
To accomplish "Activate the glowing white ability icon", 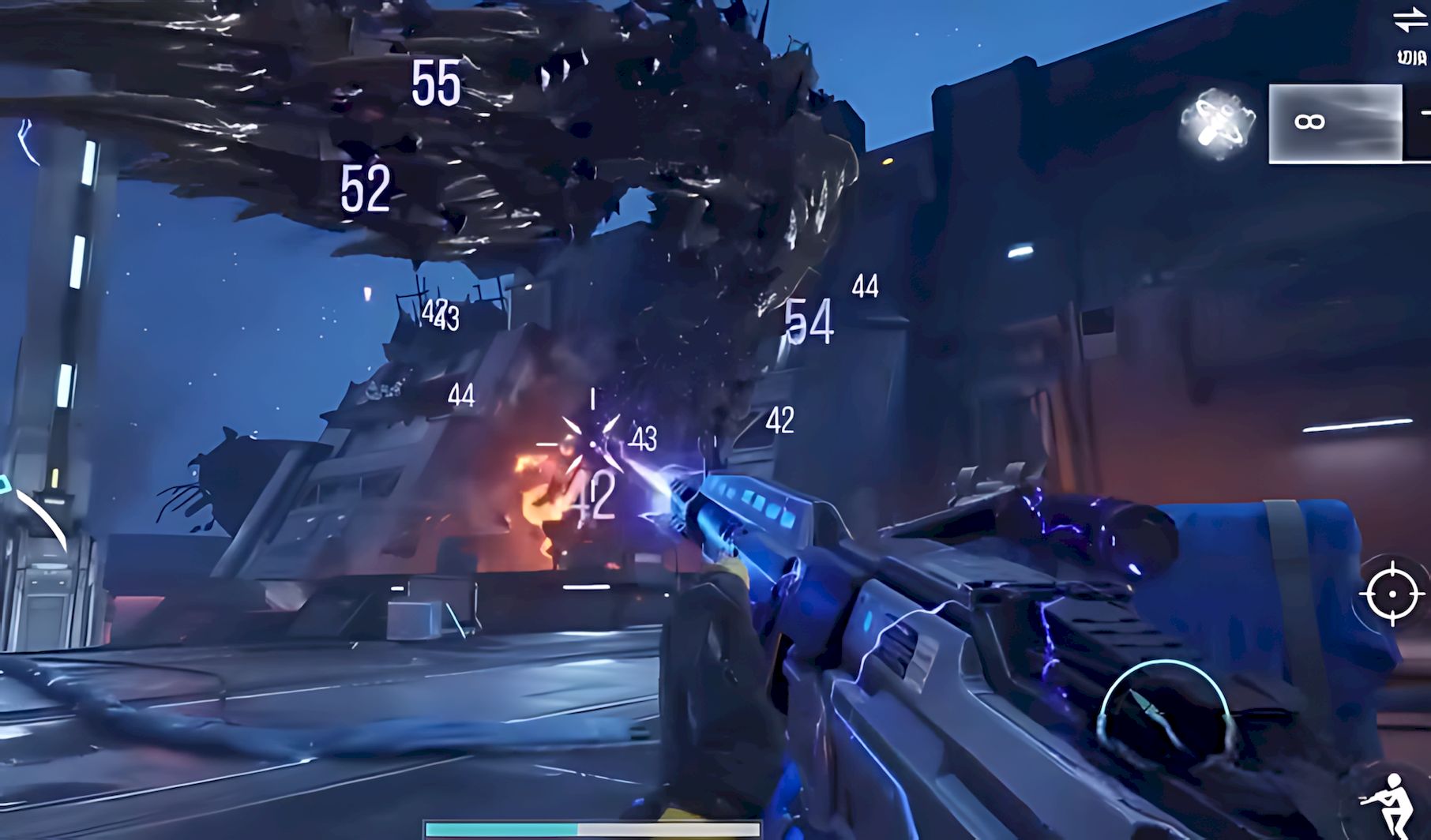I will [x=1217, y=124].
